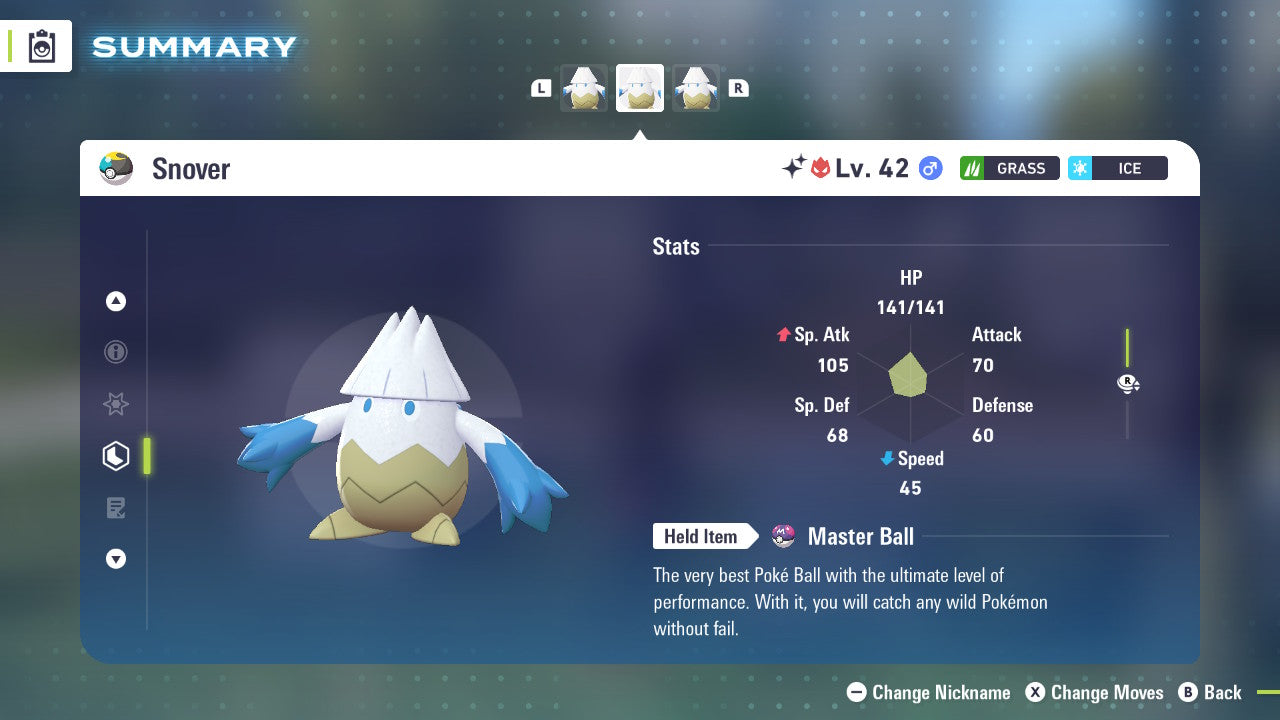
Task: Open the moves list sidebar icon
Action: pyautogui.click(x=116, y=508)
